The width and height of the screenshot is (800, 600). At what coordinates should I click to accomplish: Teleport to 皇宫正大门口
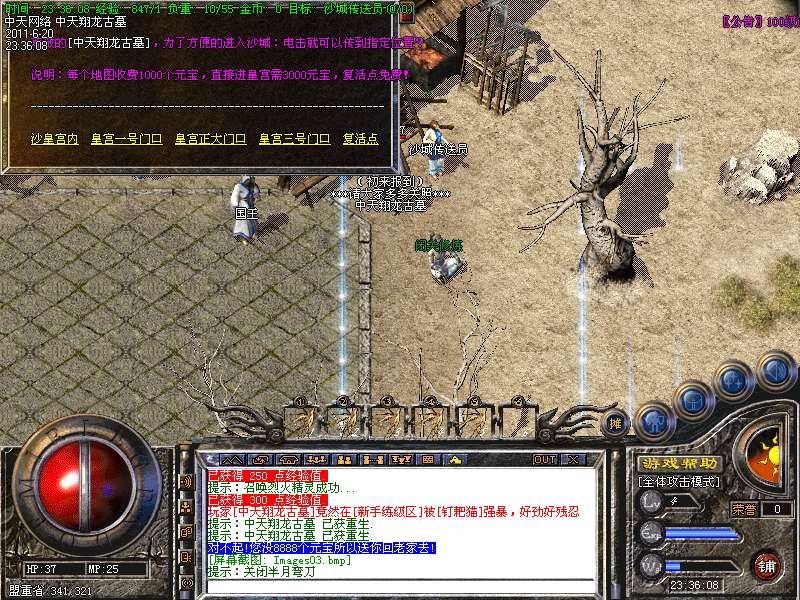point(210,139)
